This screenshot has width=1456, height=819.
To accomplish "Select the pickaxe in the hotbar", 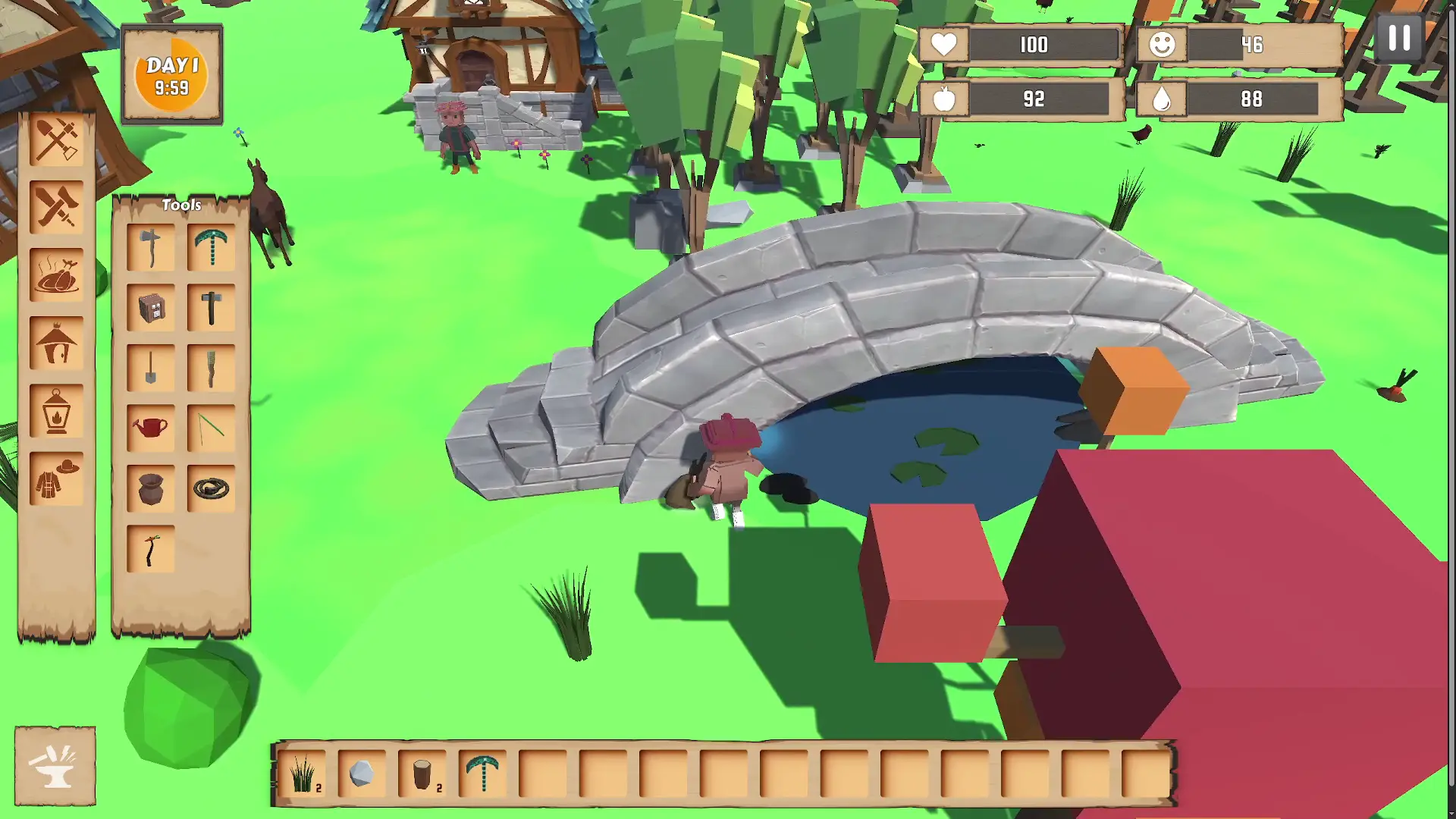I will (483, 775).
